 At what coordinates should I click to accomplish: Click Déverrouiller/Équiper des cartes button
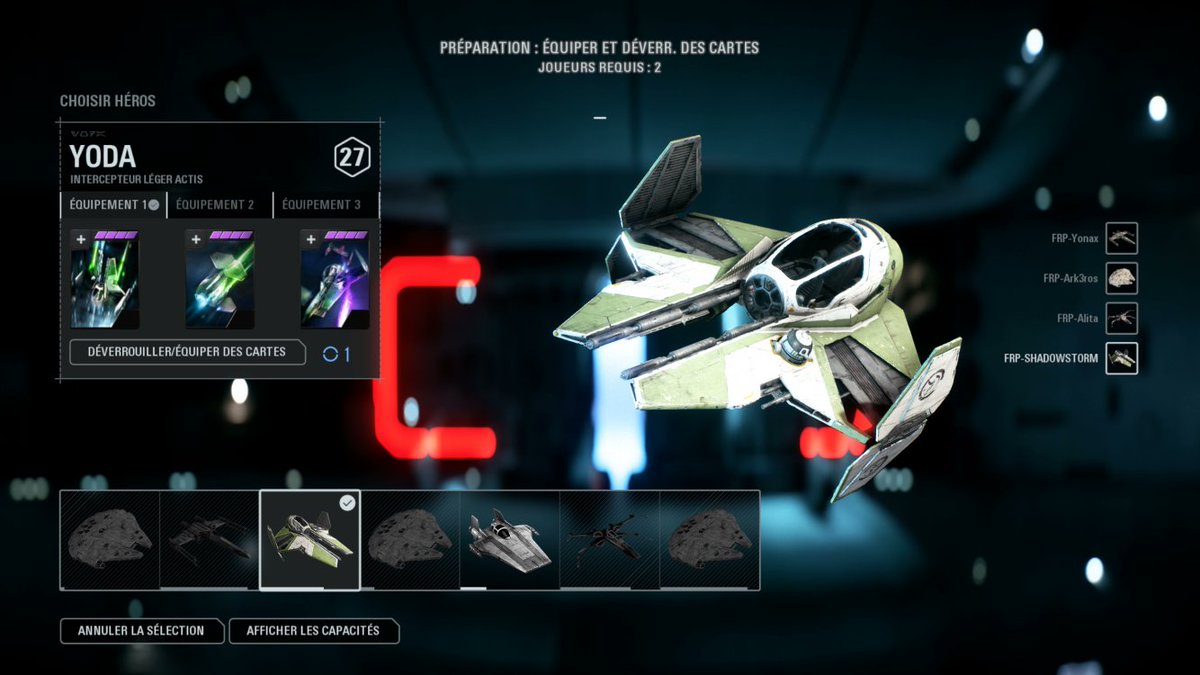tap(187, 352)
